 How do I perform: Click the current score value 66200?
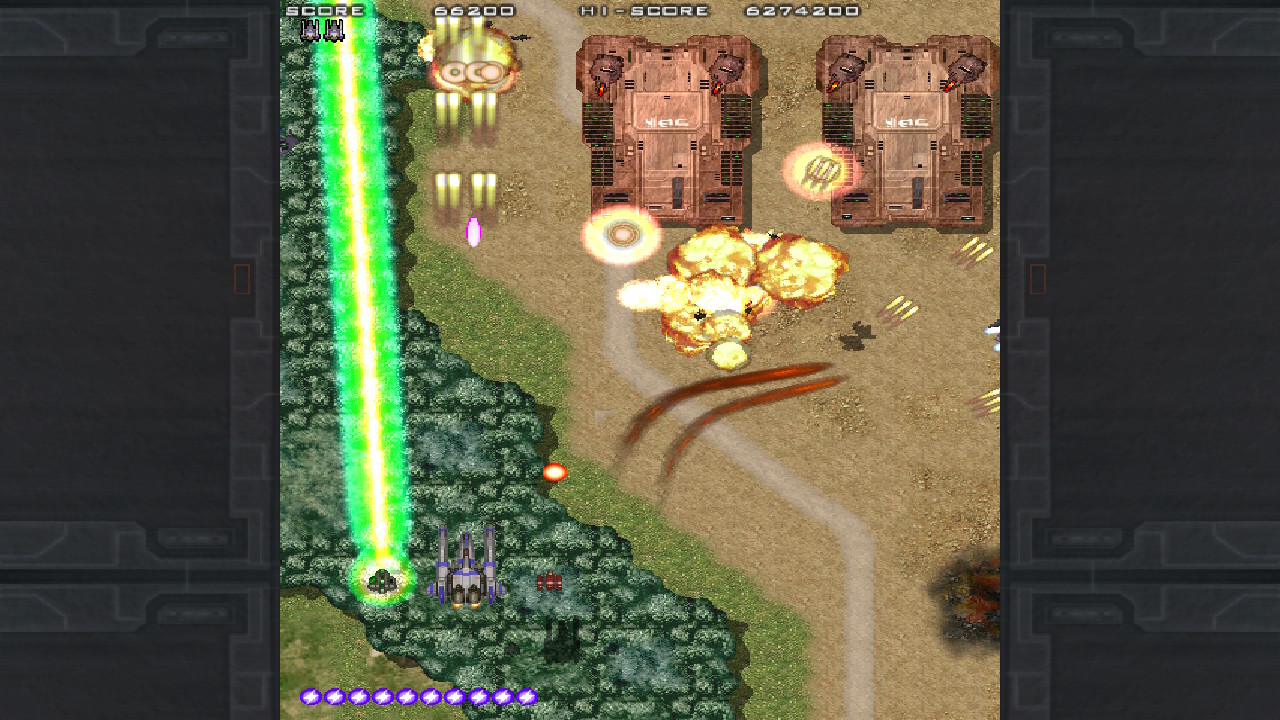click(x=474, y=10)
